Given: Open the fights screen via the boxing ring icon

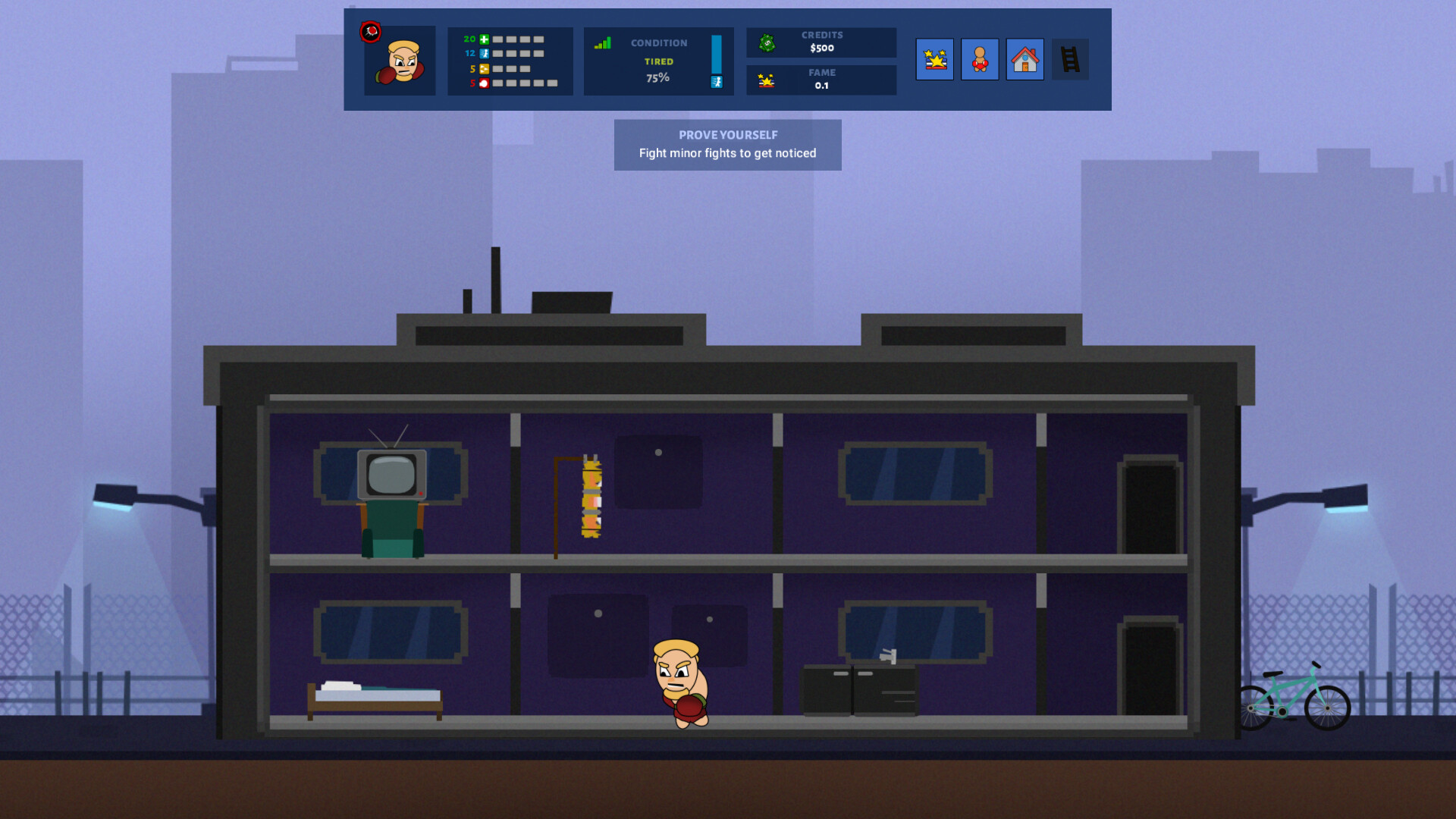Looking at the screenshot, I should [x=935, y=59].
